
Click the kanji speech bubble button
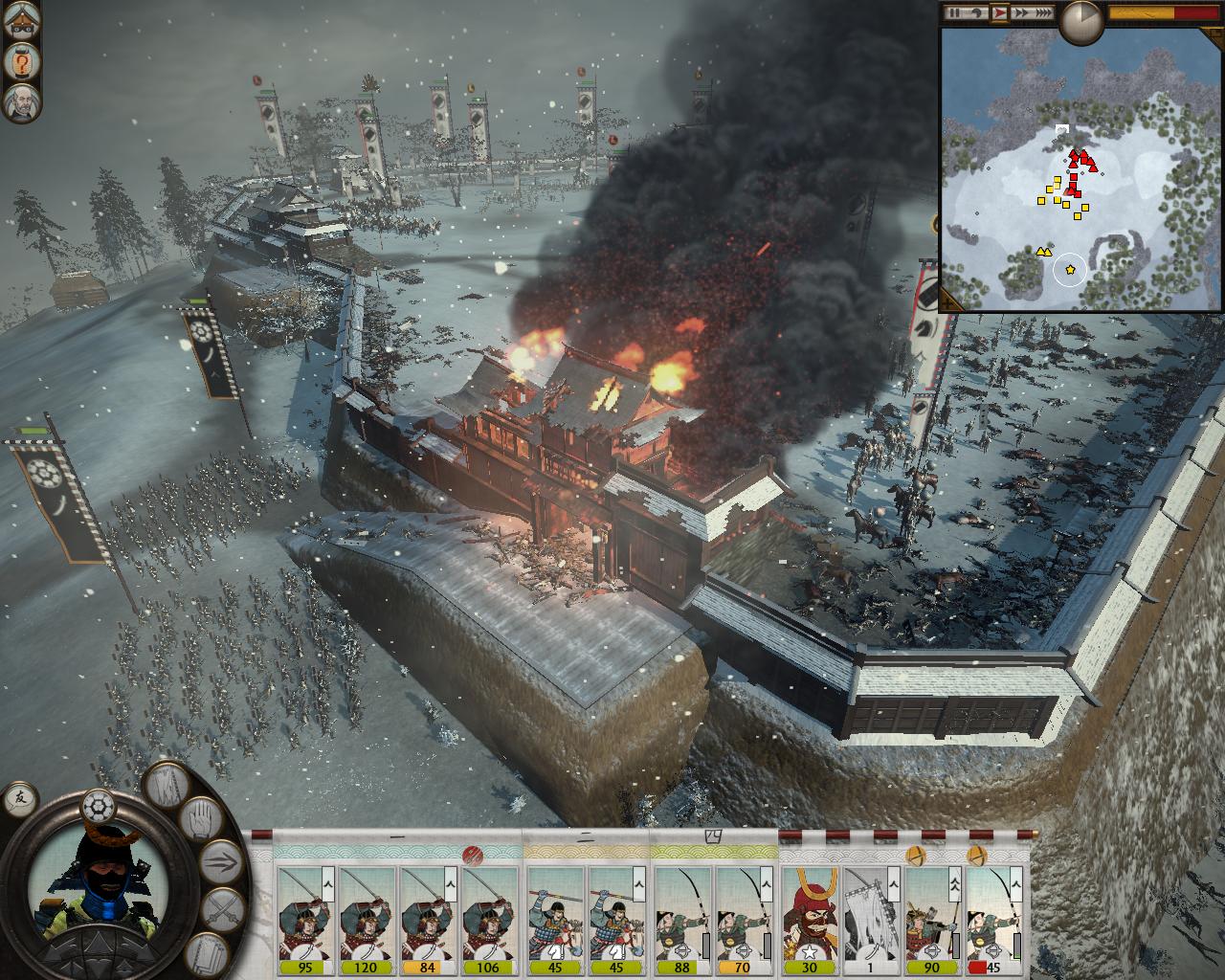19,797
